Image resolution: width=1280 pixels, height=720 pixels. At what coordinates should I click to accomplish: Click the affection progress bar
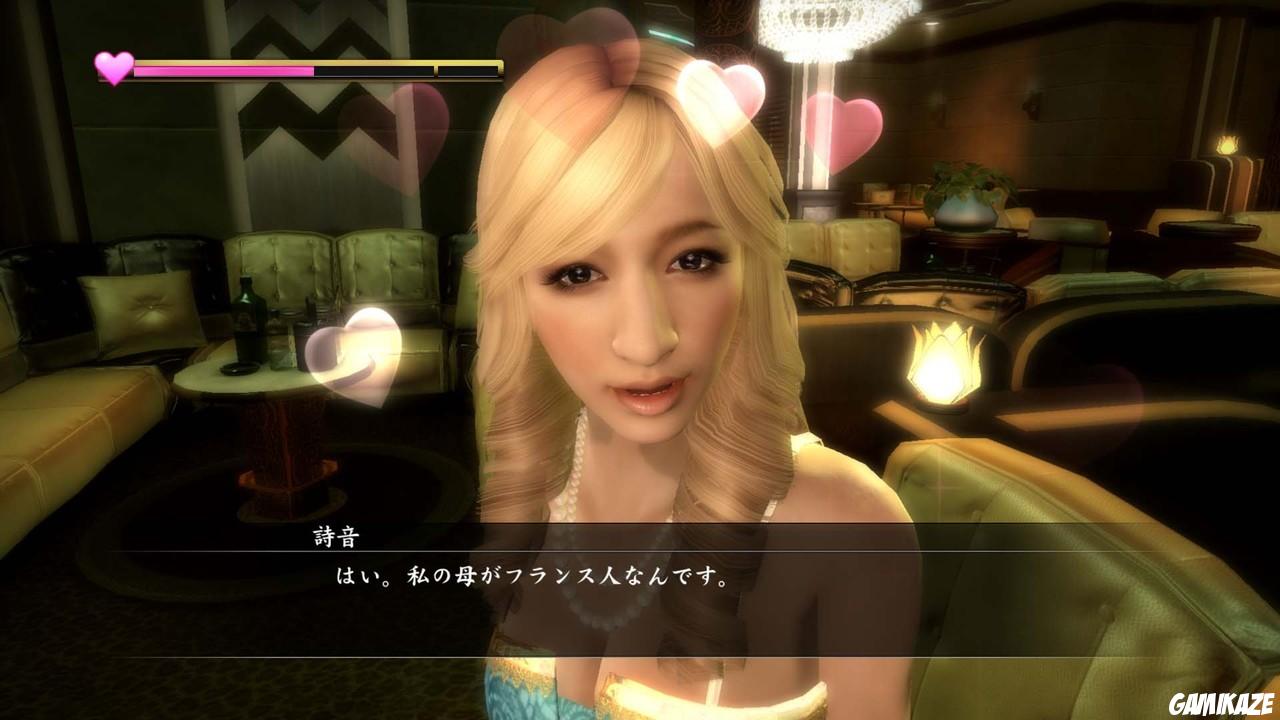tap(300, 70)
